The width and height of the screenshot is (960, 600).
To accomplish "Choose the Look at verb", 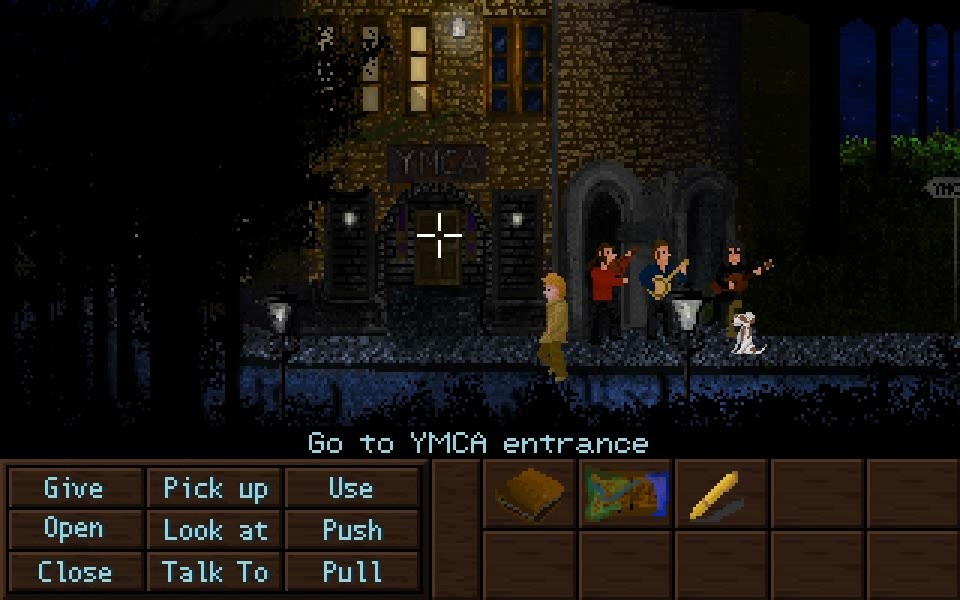I will 216,530.
